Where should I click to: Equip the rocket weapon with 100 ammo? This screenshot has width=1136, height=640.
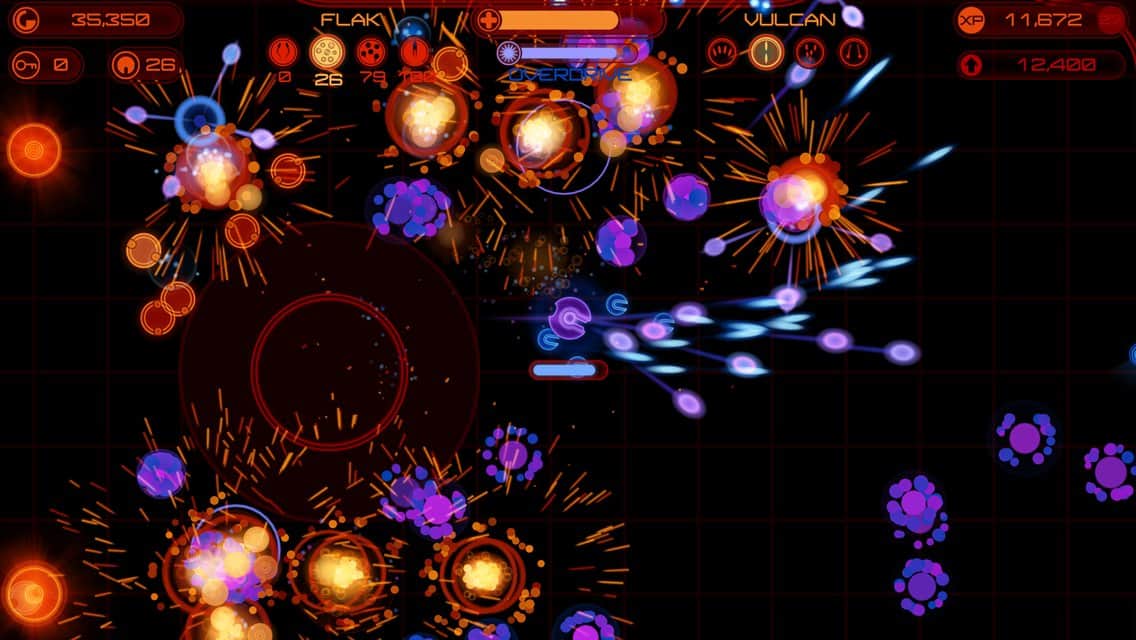click(x=414, y=52)
